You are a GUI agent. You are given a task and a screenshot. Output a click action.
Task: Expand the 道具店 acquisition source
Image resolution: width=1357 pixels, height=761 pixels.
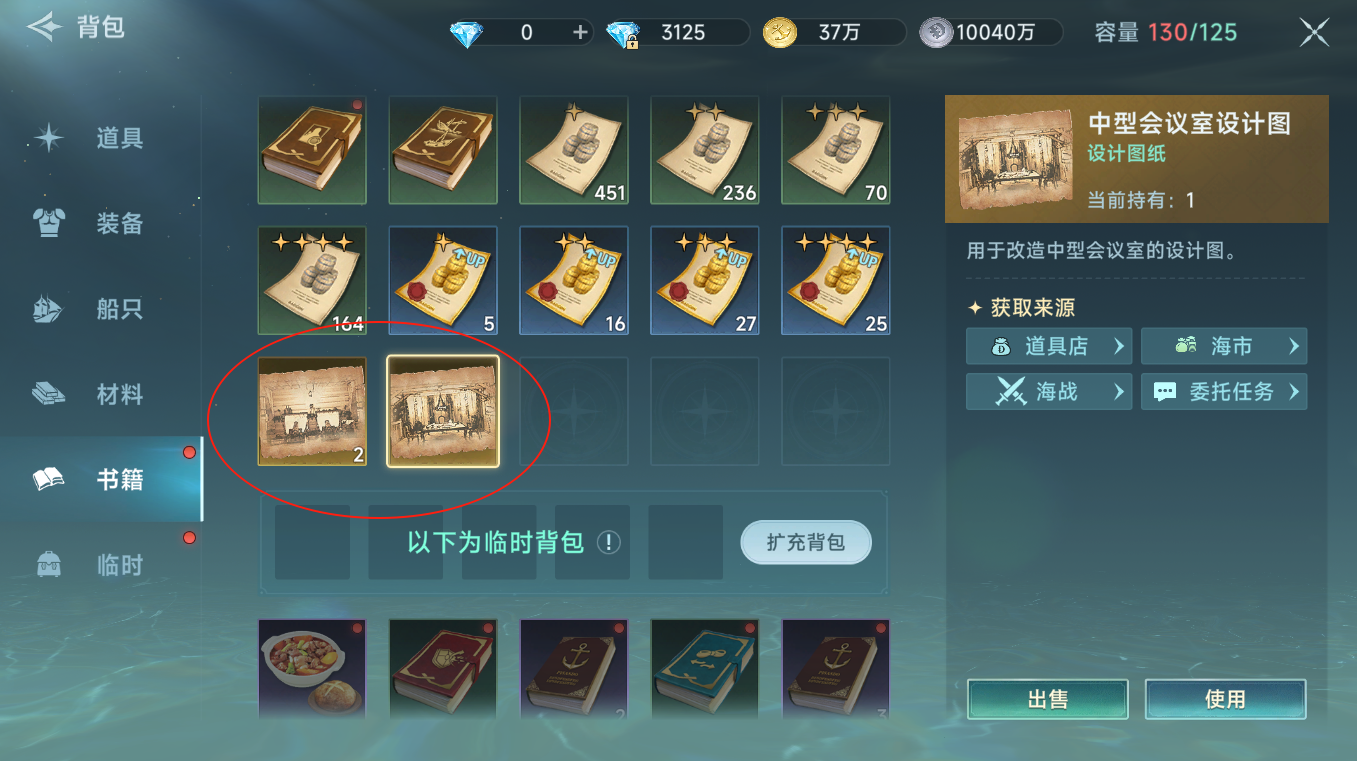point(1048,346)
